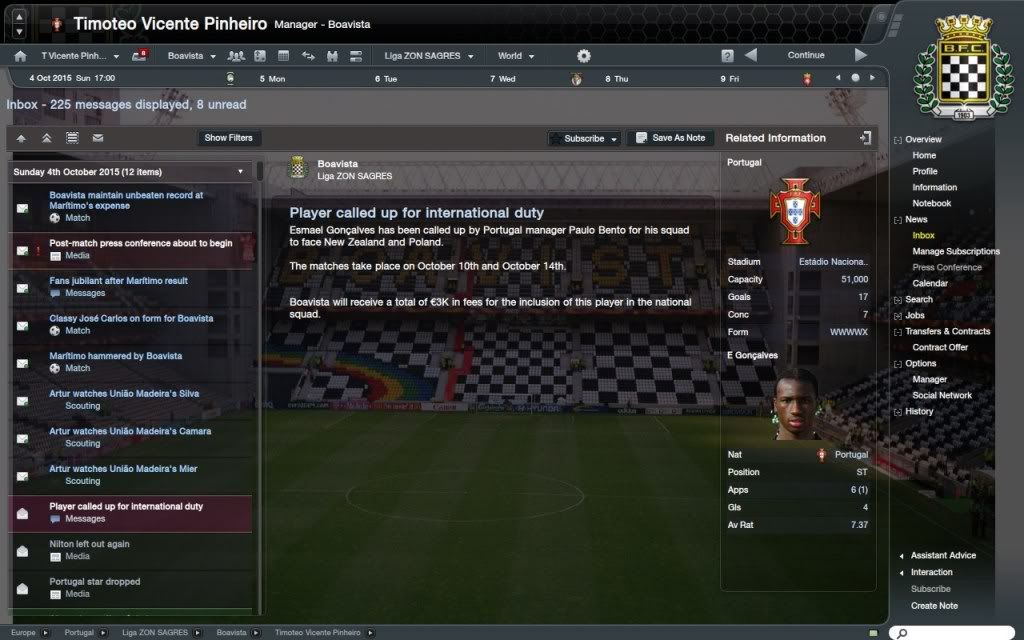Click Create Note in sidebar
Image resolution: width=1024 pixels, height=640 pixels.
tap(934, 605)
